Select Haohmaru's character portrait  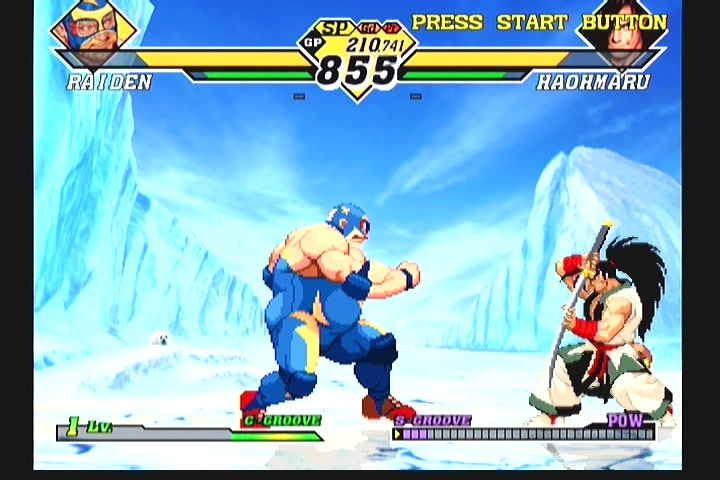622,32
